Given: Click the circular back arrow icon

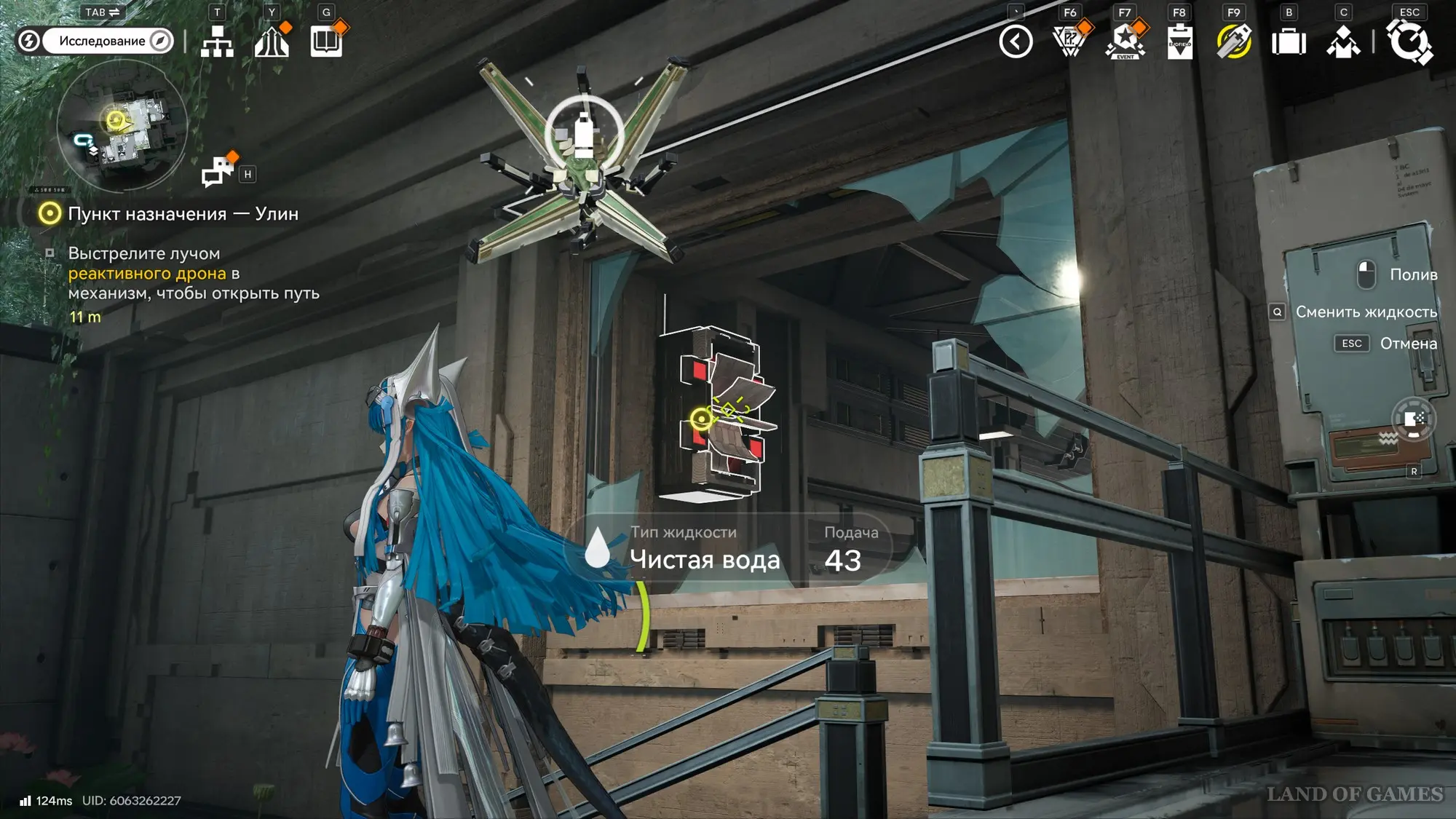Looking at the screenshot, I should pos(1016,41).
